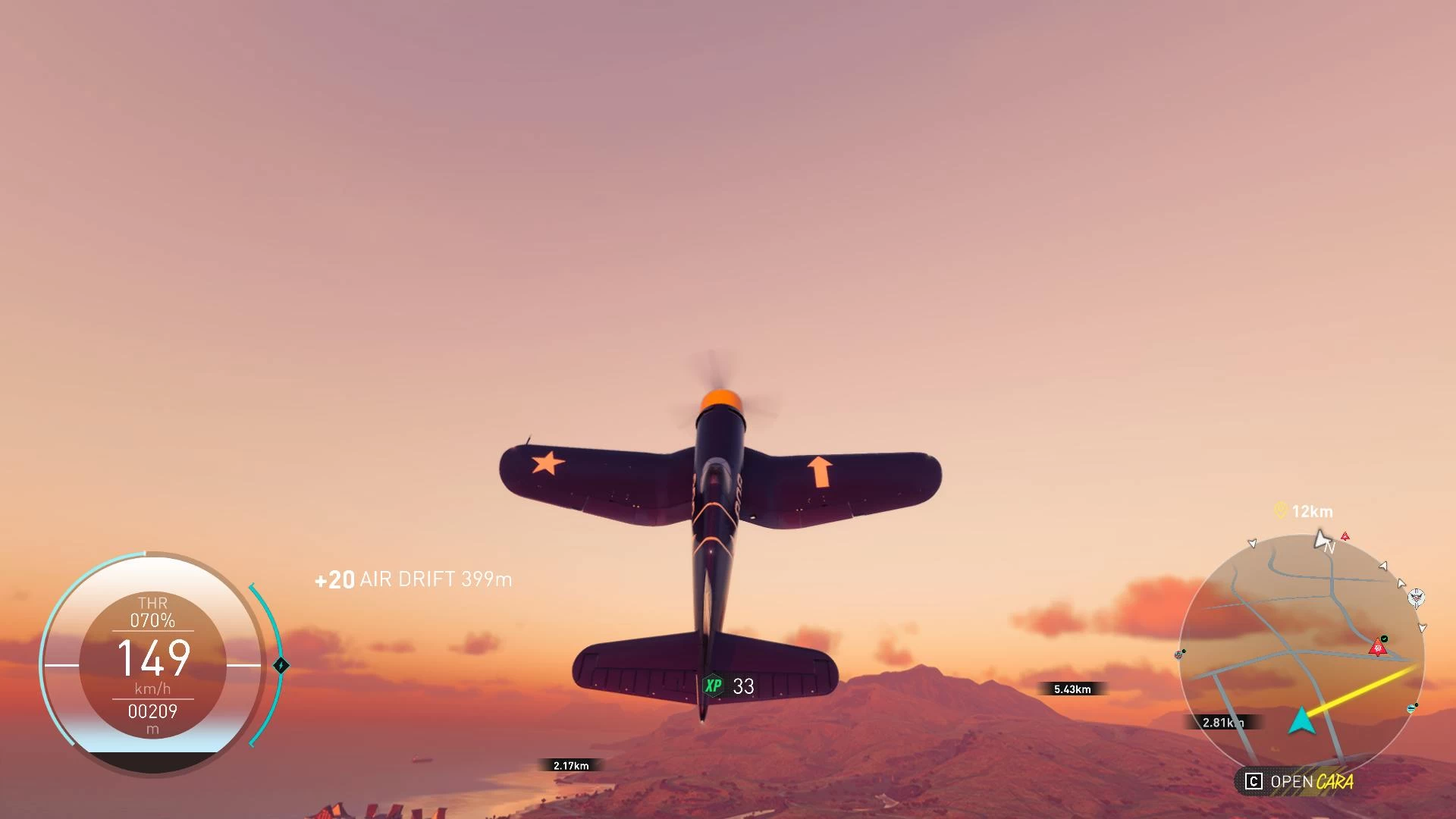Click the lightning bolt nitro icon by speedometer
The image size is (1456, 819).
click(281, 665)
